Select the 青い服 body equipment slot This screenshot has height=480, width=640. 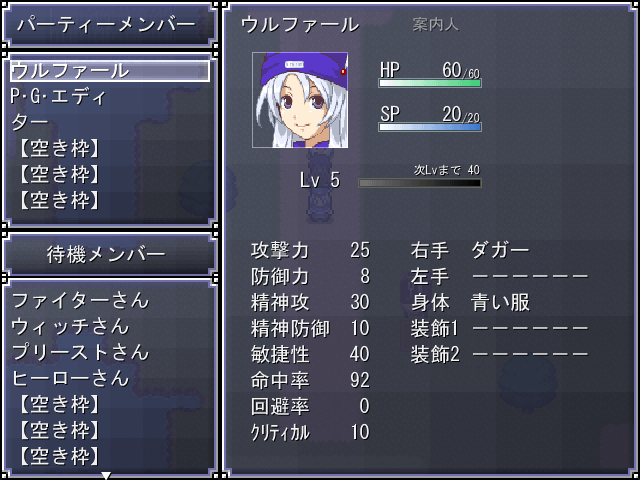tap(500, 302)
